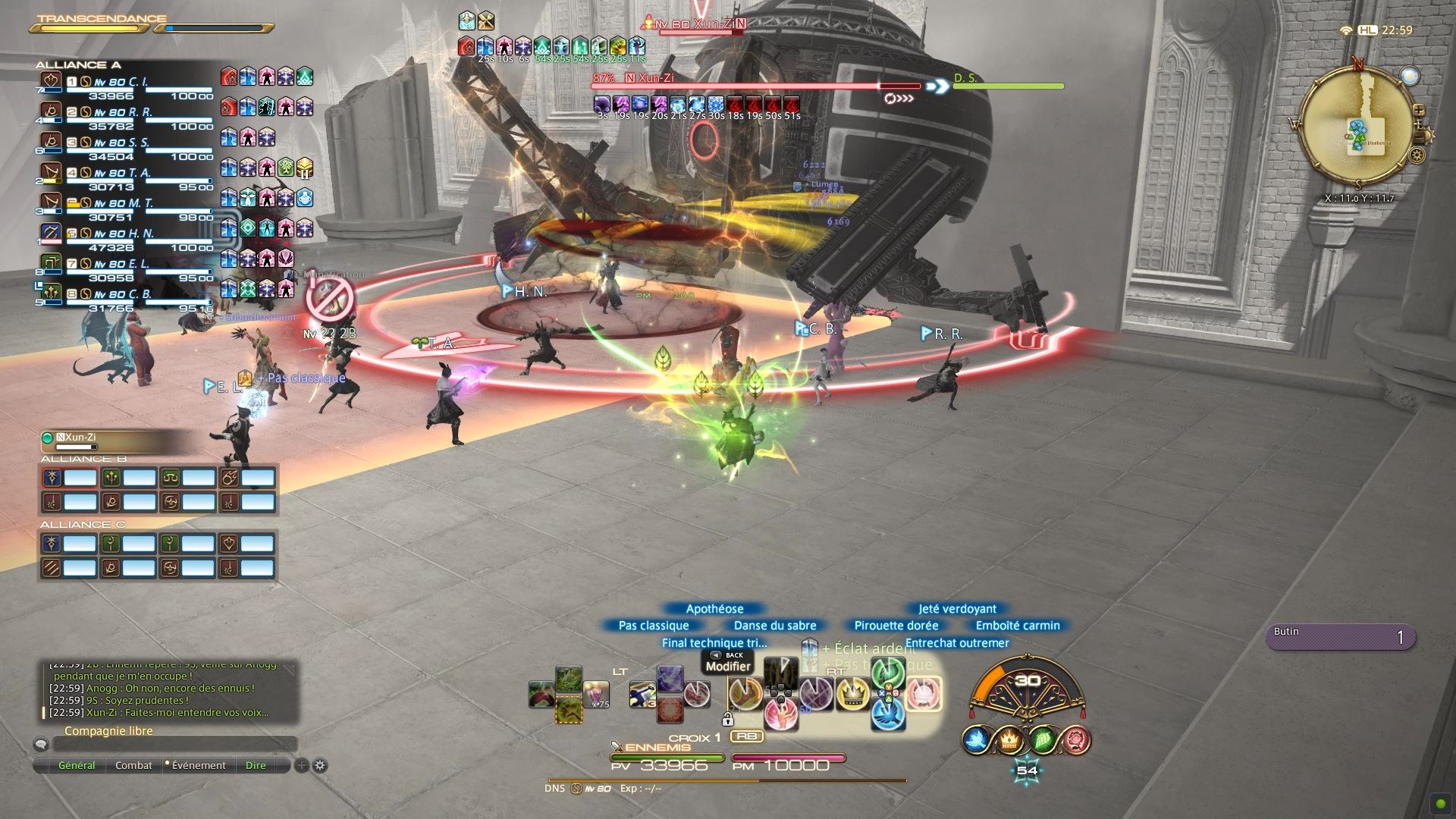Use the pink dancer ability icon
The height and width of the screenshot is (819, 1456).
pyautogui.click(x=780, y=714)
